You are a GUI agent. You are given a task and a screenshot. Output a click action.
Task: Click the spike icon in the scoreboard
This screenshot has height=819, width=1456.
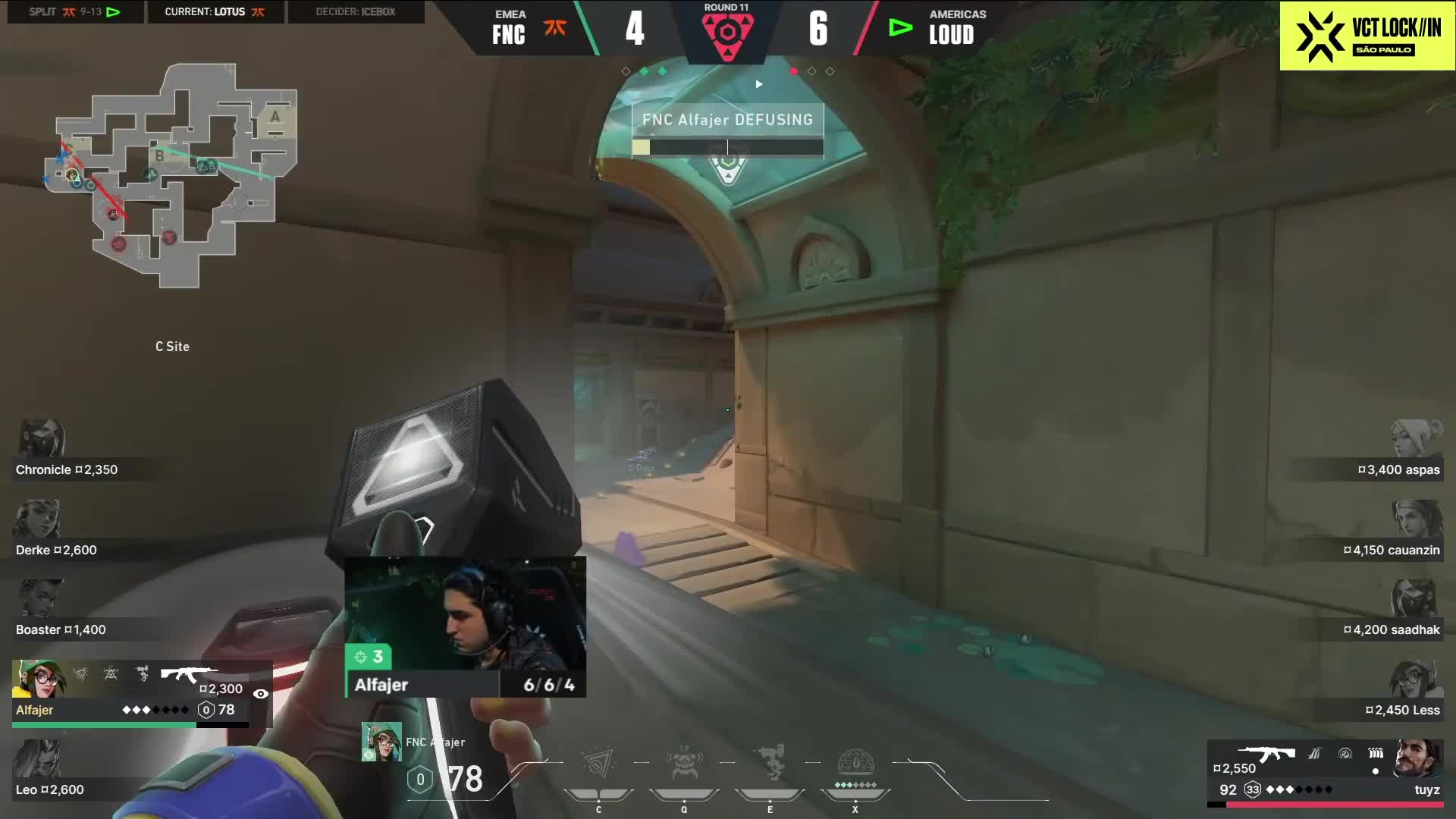(x=727, y=34)
